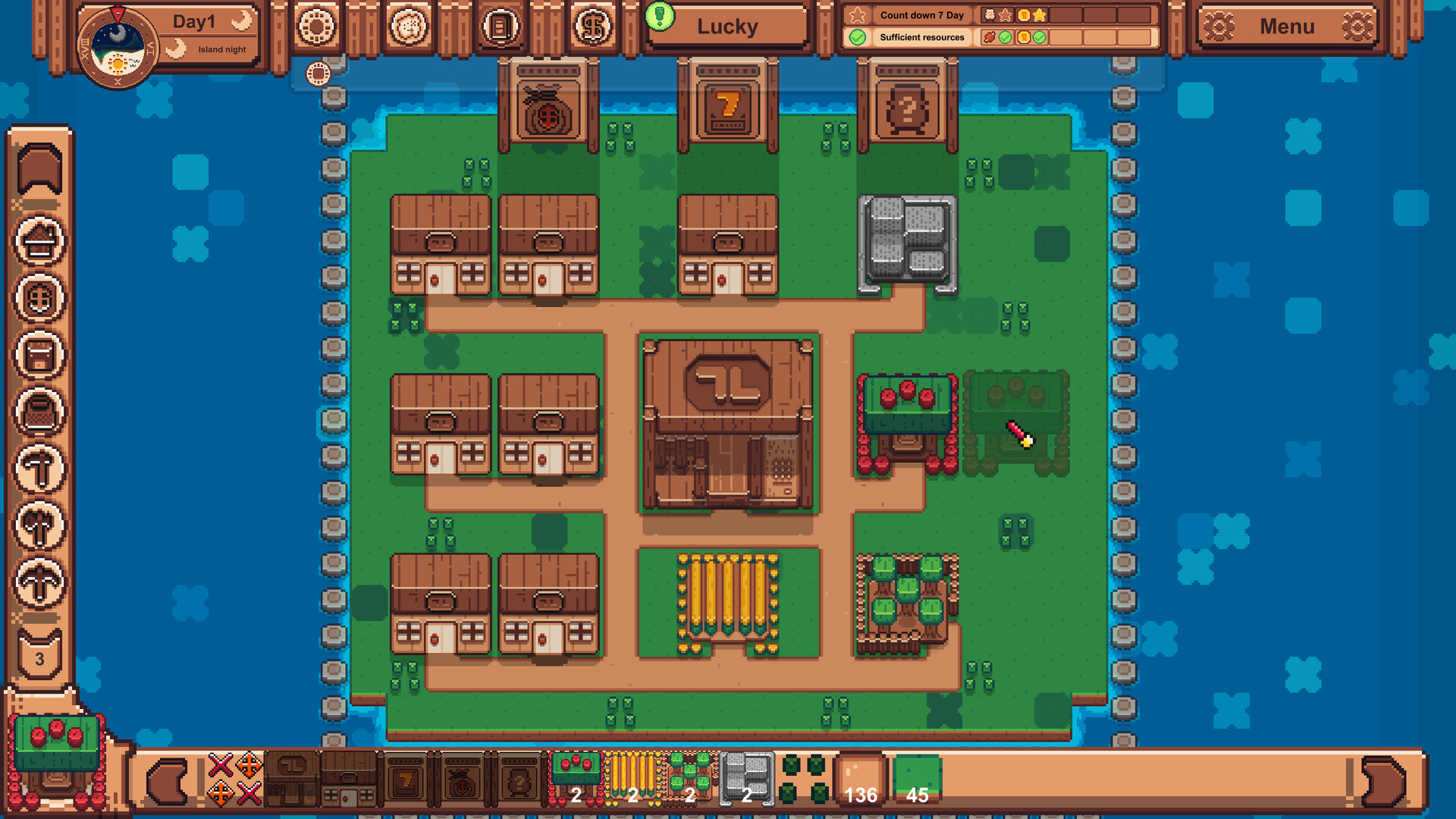Select the chest storage icon in left sidebar
The width and height of the screenshot is (1456, 819).
tap(42, 355)
